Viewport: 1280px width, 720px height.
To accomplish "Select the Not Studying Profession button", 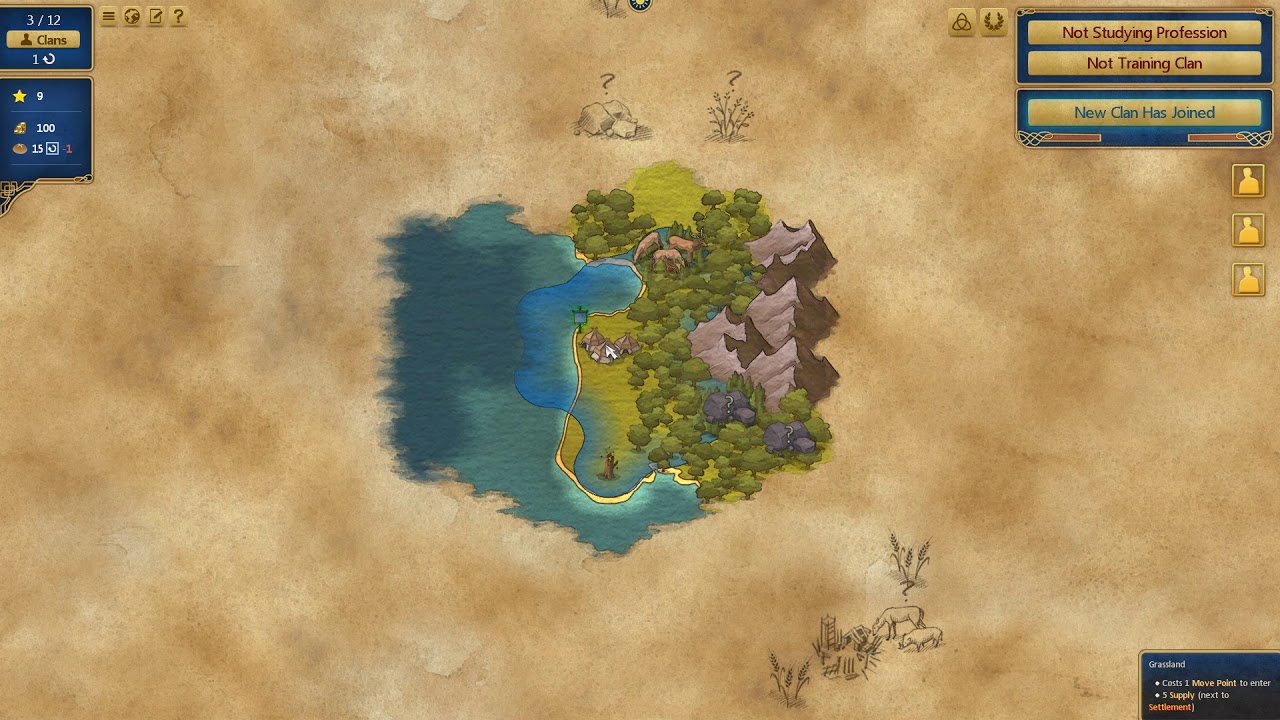I will coord(1144,33).
